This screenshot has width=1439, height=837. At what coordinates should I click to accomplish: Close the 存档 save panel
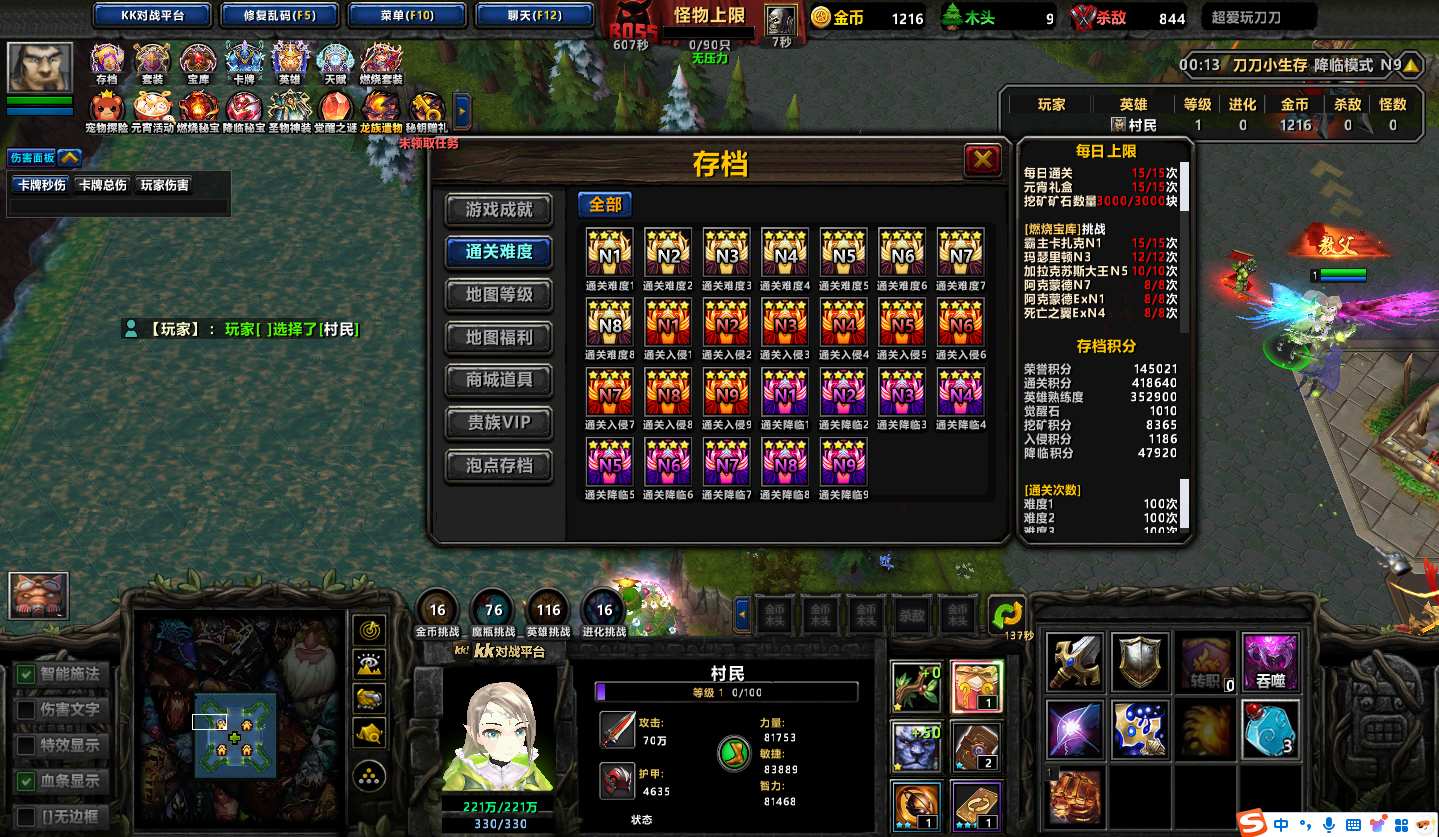click(x=982, y=160)
